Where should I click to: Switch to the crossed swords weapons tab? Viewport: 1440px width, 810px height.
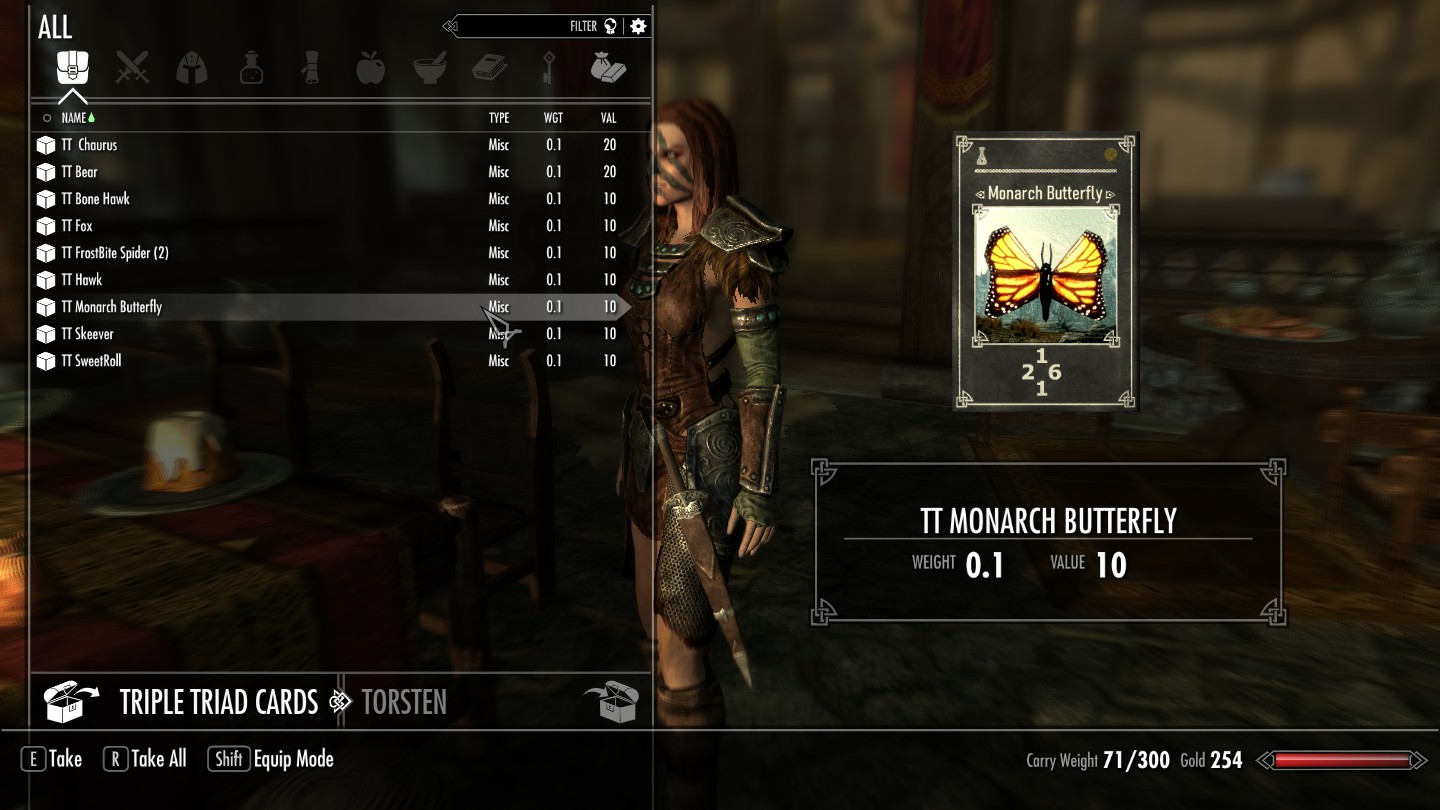[132, 68]
